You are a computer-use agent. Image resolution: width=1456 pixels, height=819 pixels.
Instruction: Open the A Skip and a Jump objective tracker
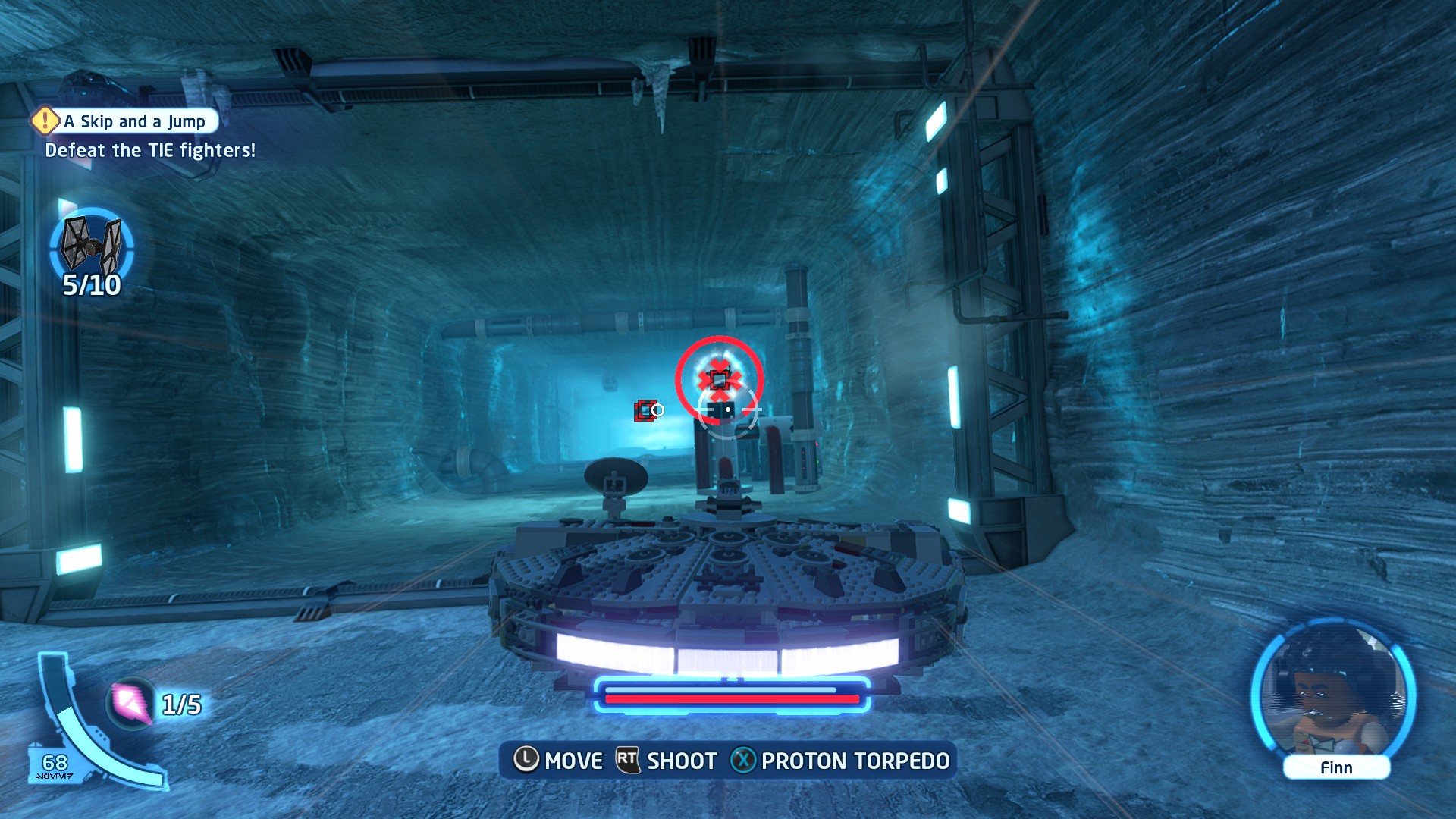coord(126,121)
